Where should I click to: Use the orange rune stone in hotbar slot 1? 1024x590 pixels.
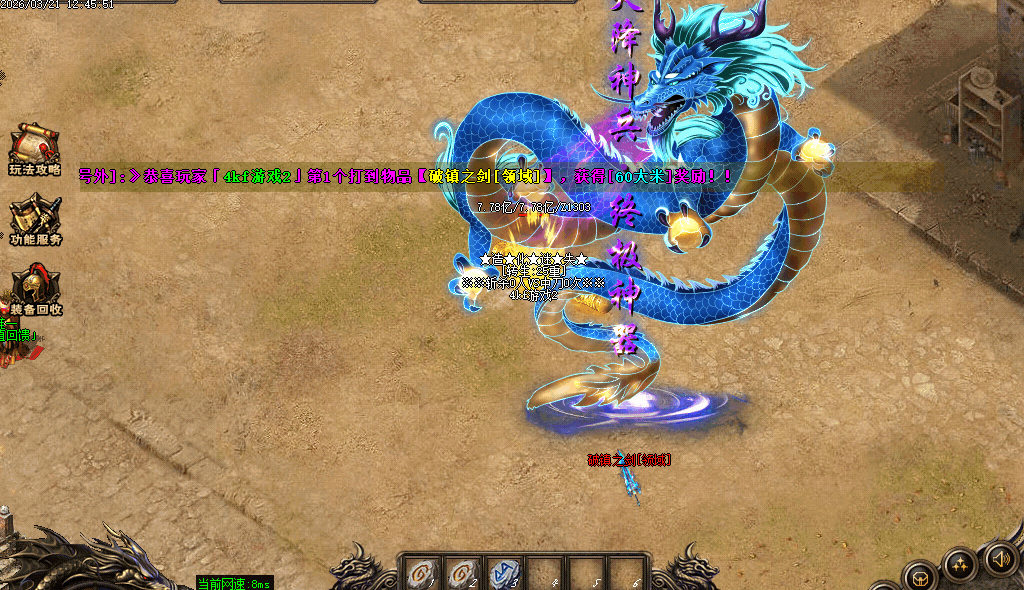[420, 573]
